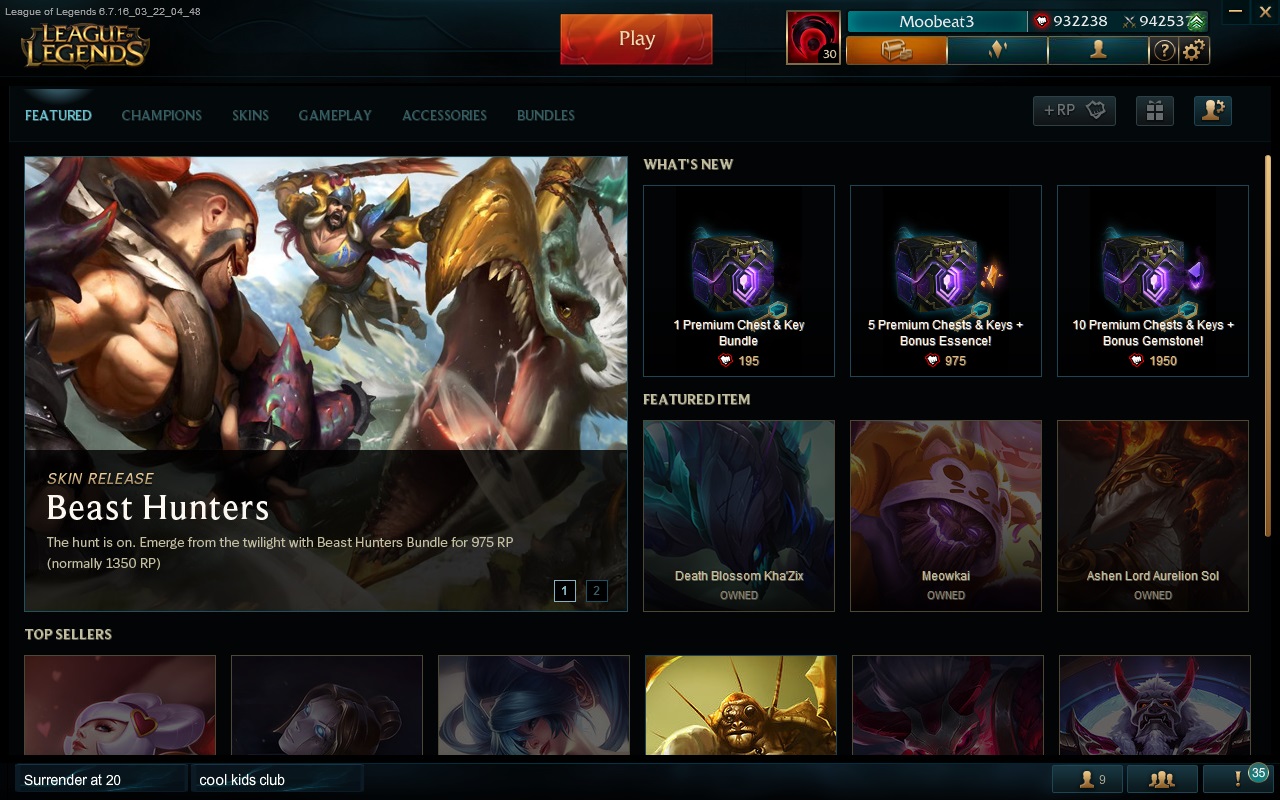The height and width of the screenshot is (800, 1280).
Task: Open the Hextech loot chest icon
Action: [x=896, y=50]
